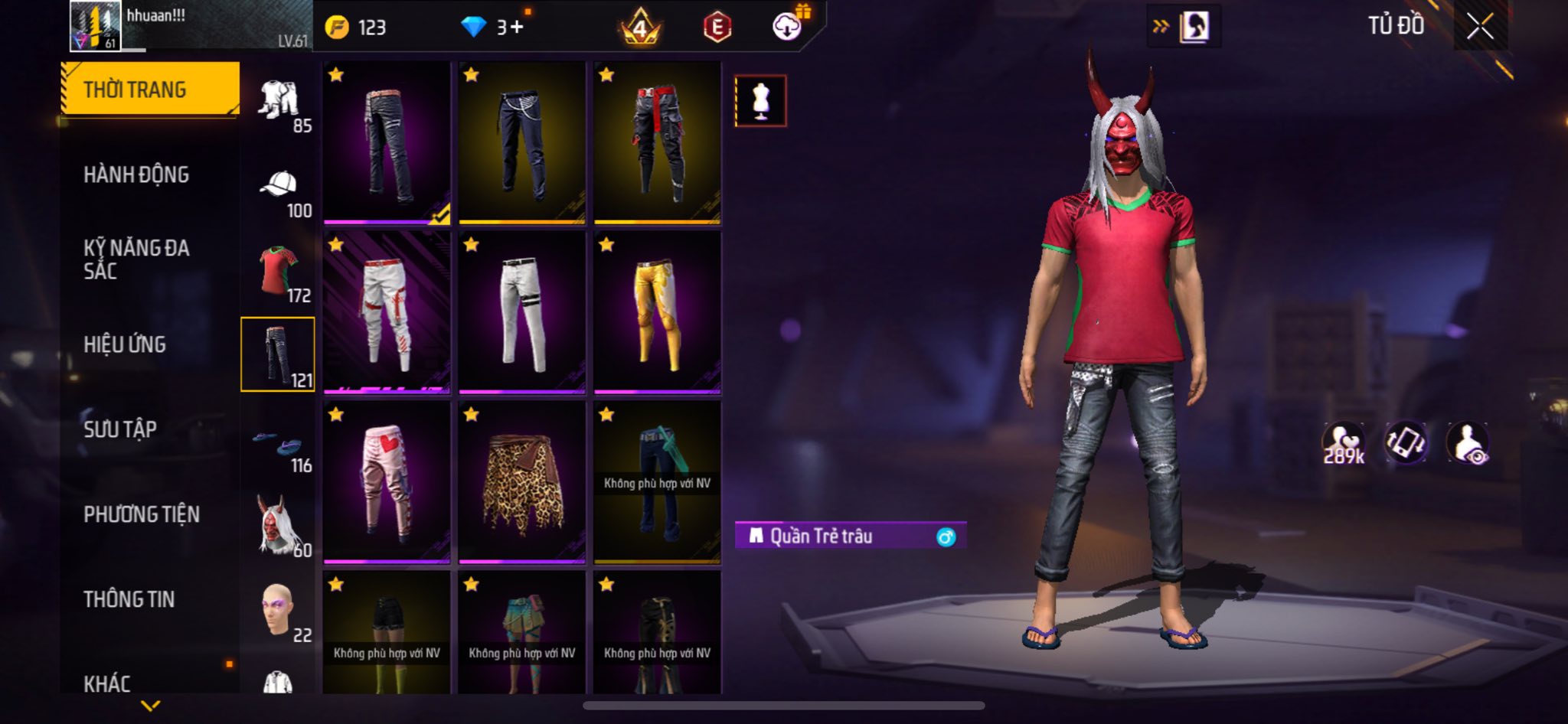Switch to the Hành Động tab
Image resolution: width=1568 pixels, height=724 pixels.
(x=136, y=175)
